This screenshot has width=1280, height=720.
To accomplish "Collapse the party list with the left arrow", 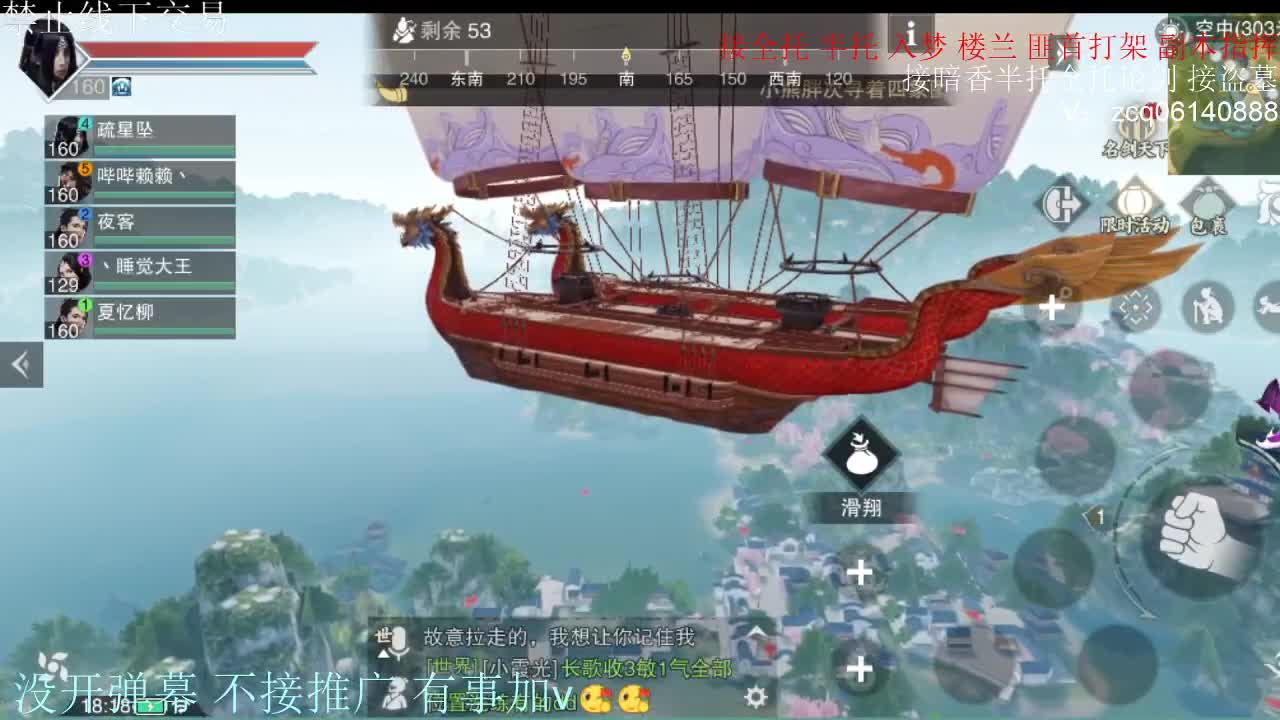I will 20,364.
